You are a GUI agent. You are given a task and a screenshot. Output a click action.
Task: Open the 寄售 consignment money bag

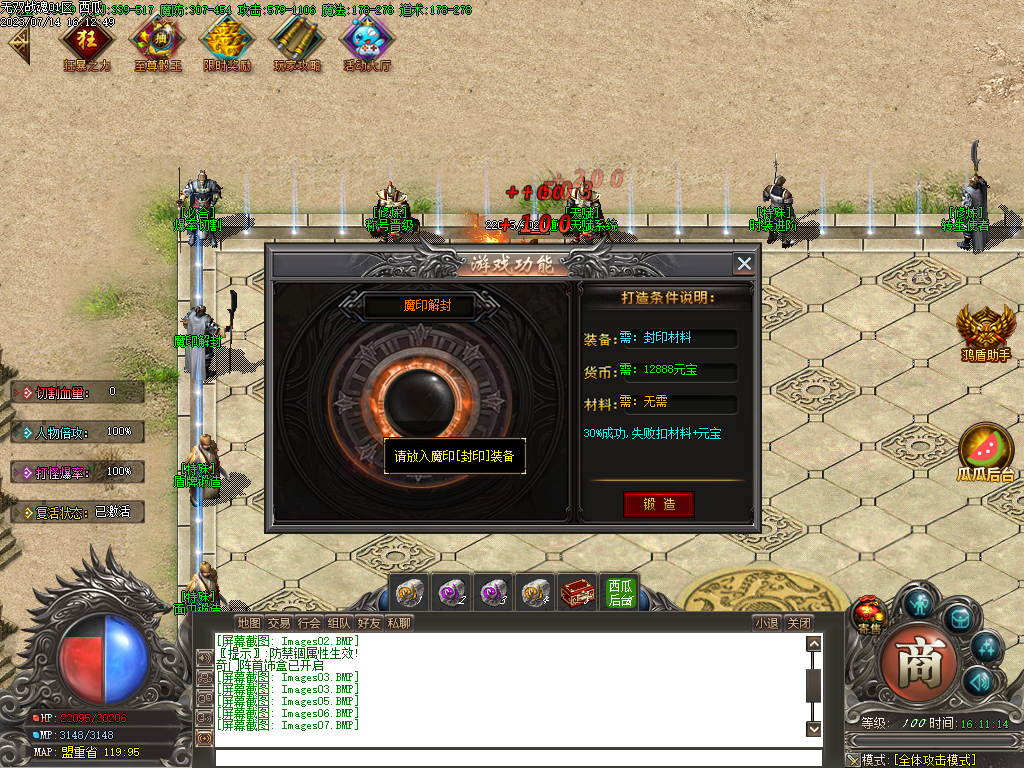(867, 614)
